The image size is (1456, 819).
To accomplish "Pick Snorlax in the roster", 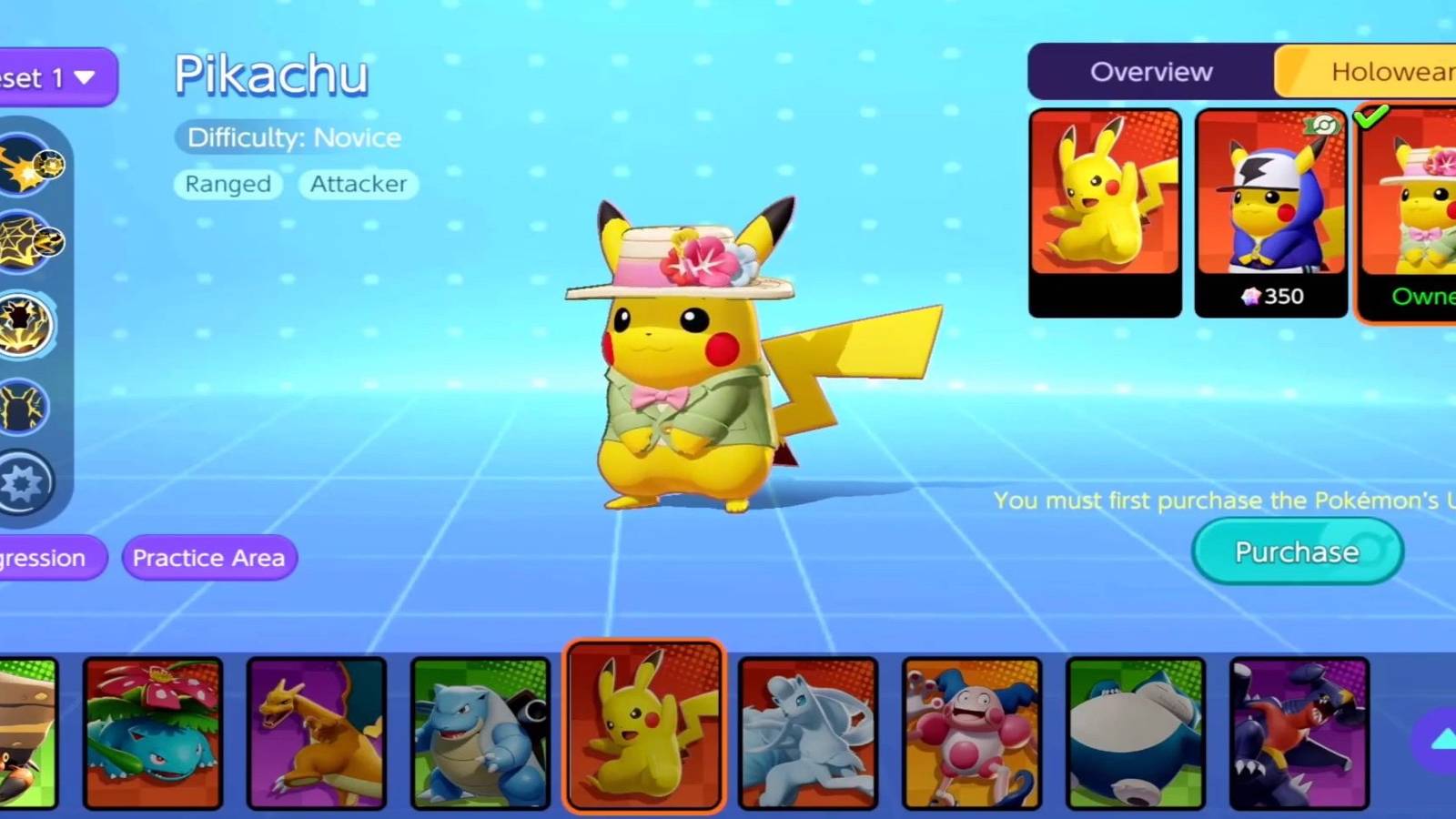I will (x=1136, y=733).
